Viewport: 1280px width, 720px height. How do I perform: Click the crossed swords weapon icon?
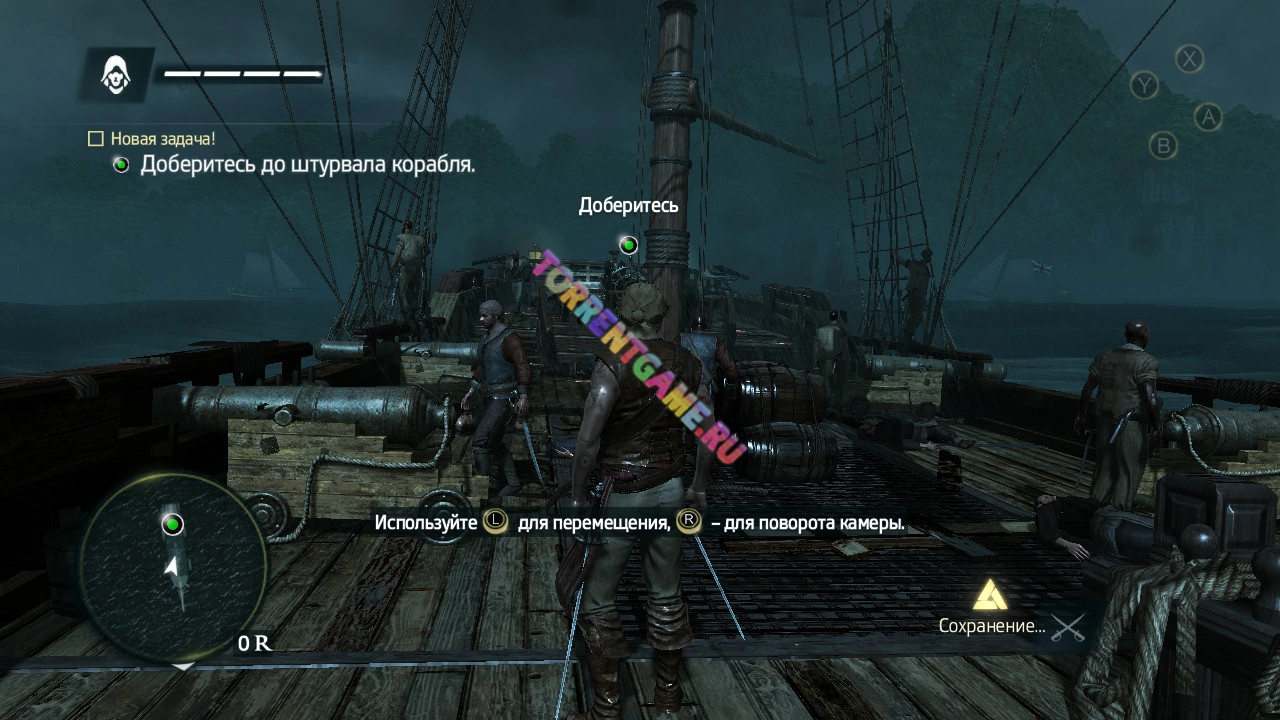click(x=1068, y=628)
